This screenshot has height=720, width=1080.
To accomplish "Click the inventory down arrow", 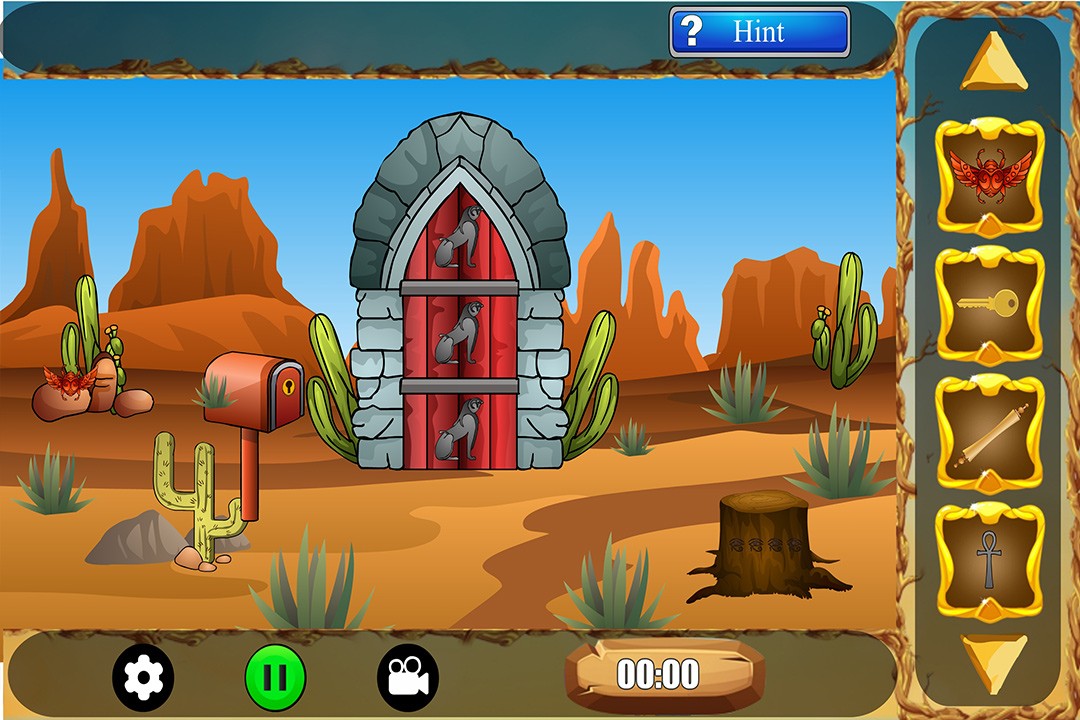I will (991, 660).
